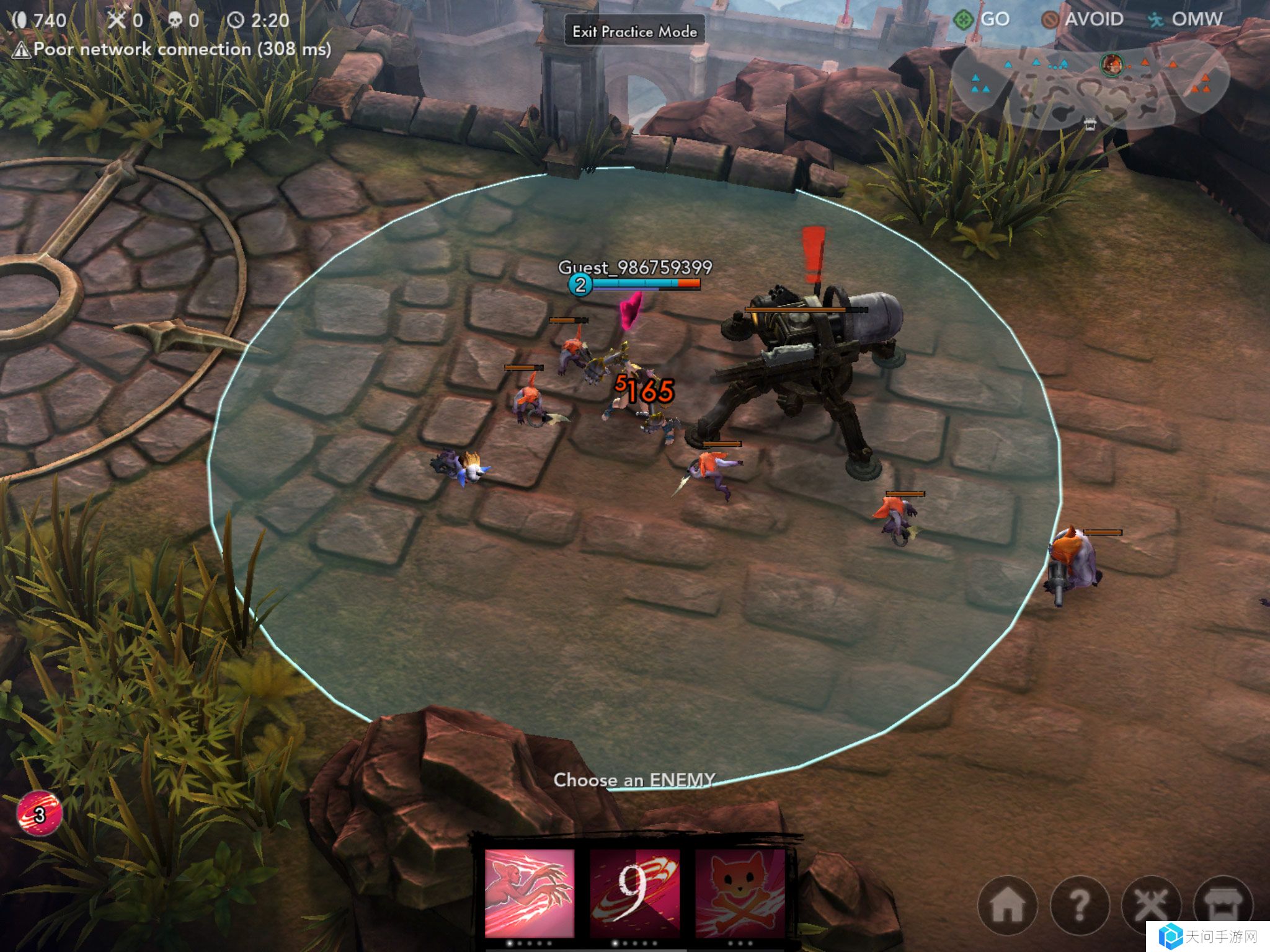Open the question mark help button
This screenshot has height=952, width=1270.
coord(1080,906)
